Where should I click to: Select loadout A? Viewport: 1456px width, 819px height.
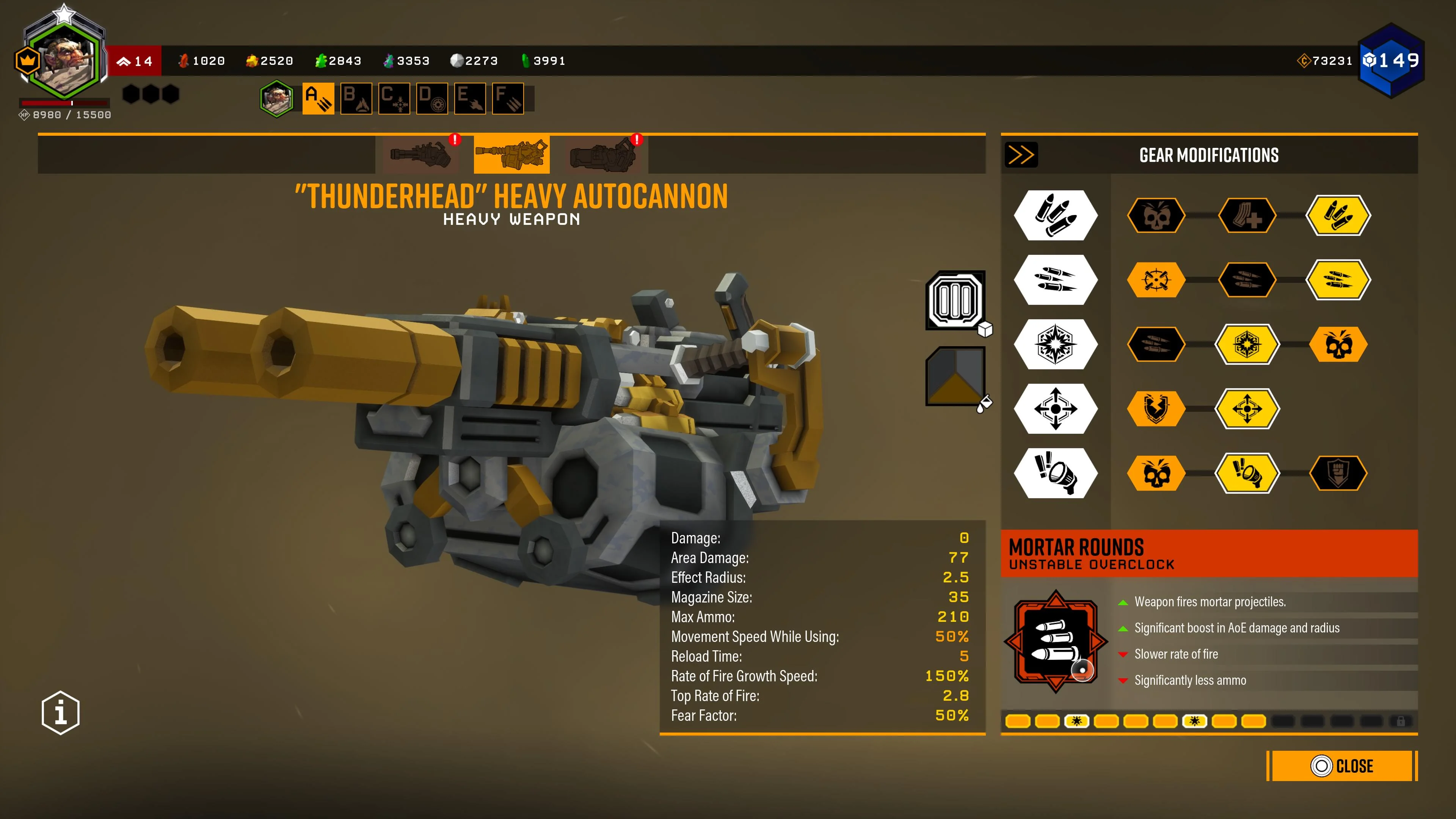coord(318,98)
